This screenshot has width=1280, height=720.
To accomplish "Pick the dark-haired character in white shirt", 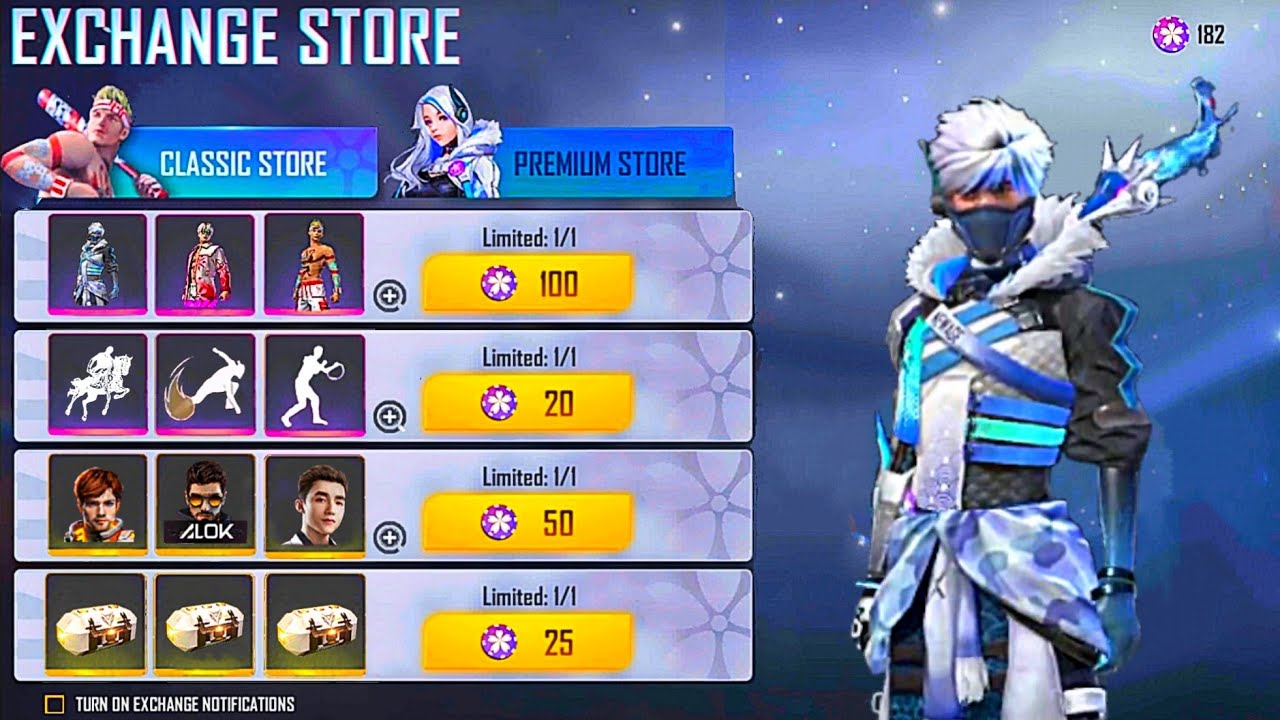I will click(314, 504).
